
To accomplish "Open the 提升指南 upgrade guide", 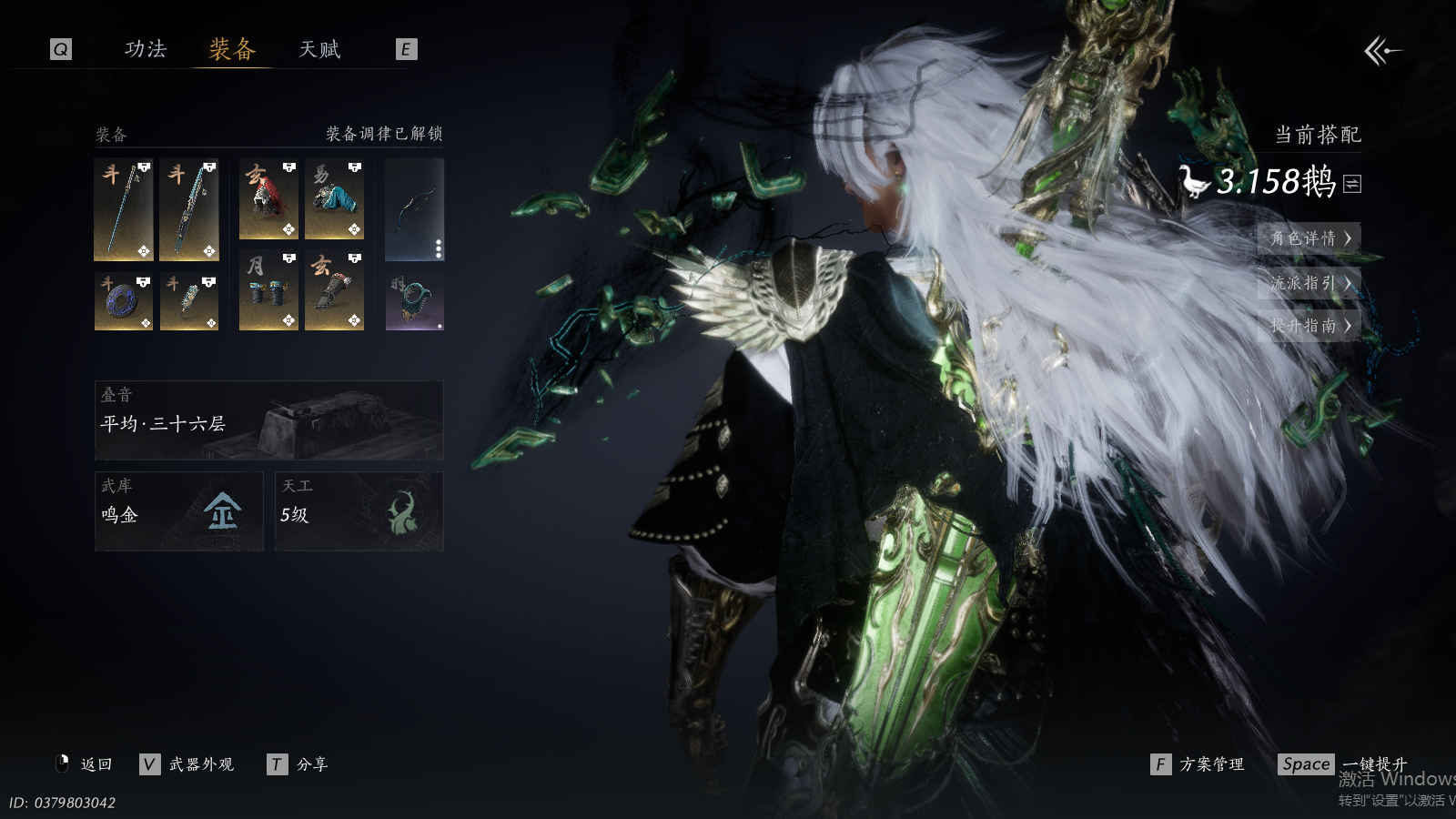I will pyautogui.click(x=1309, y=325).
